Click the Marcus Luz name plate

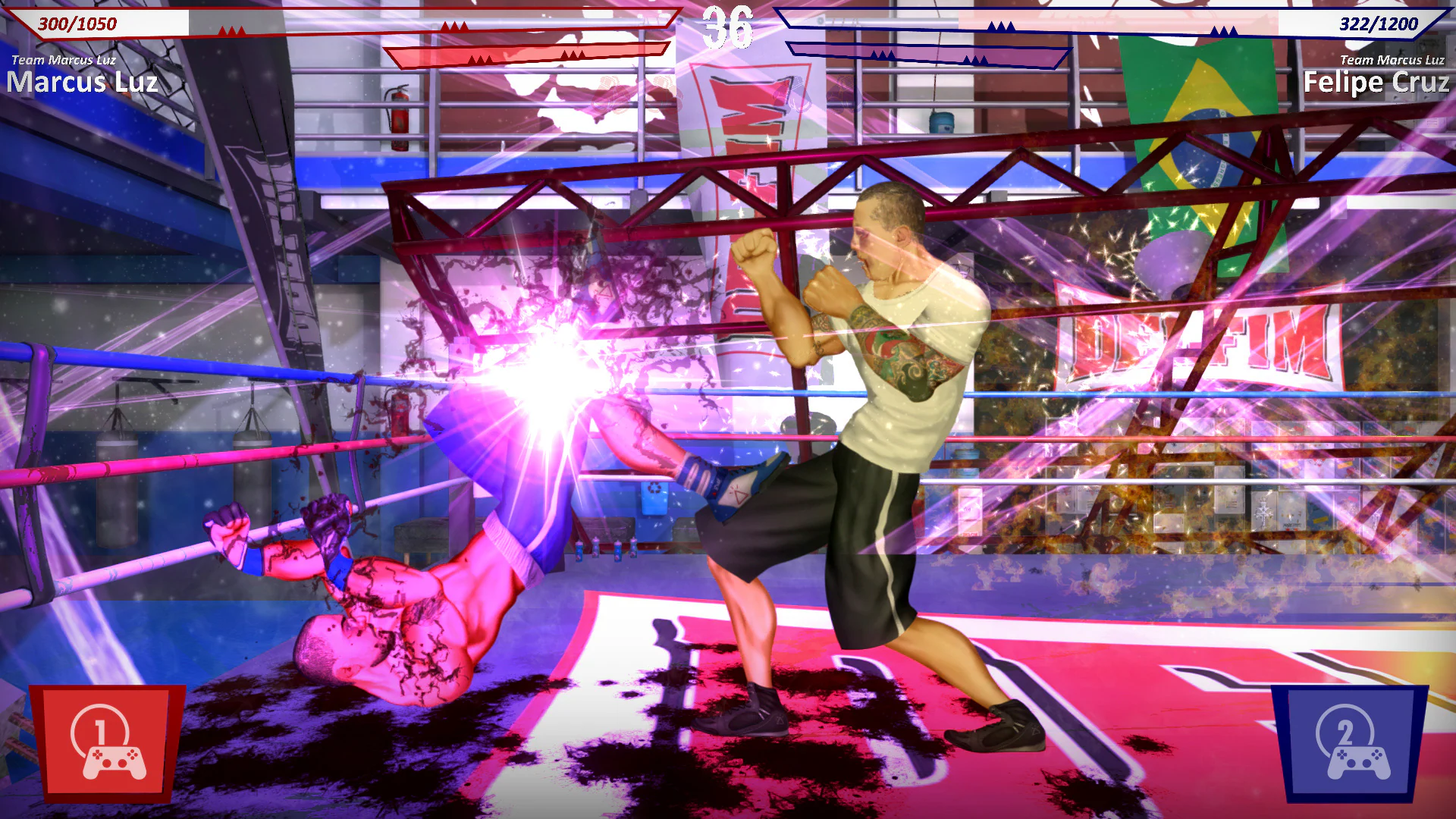tap(83, 83)
